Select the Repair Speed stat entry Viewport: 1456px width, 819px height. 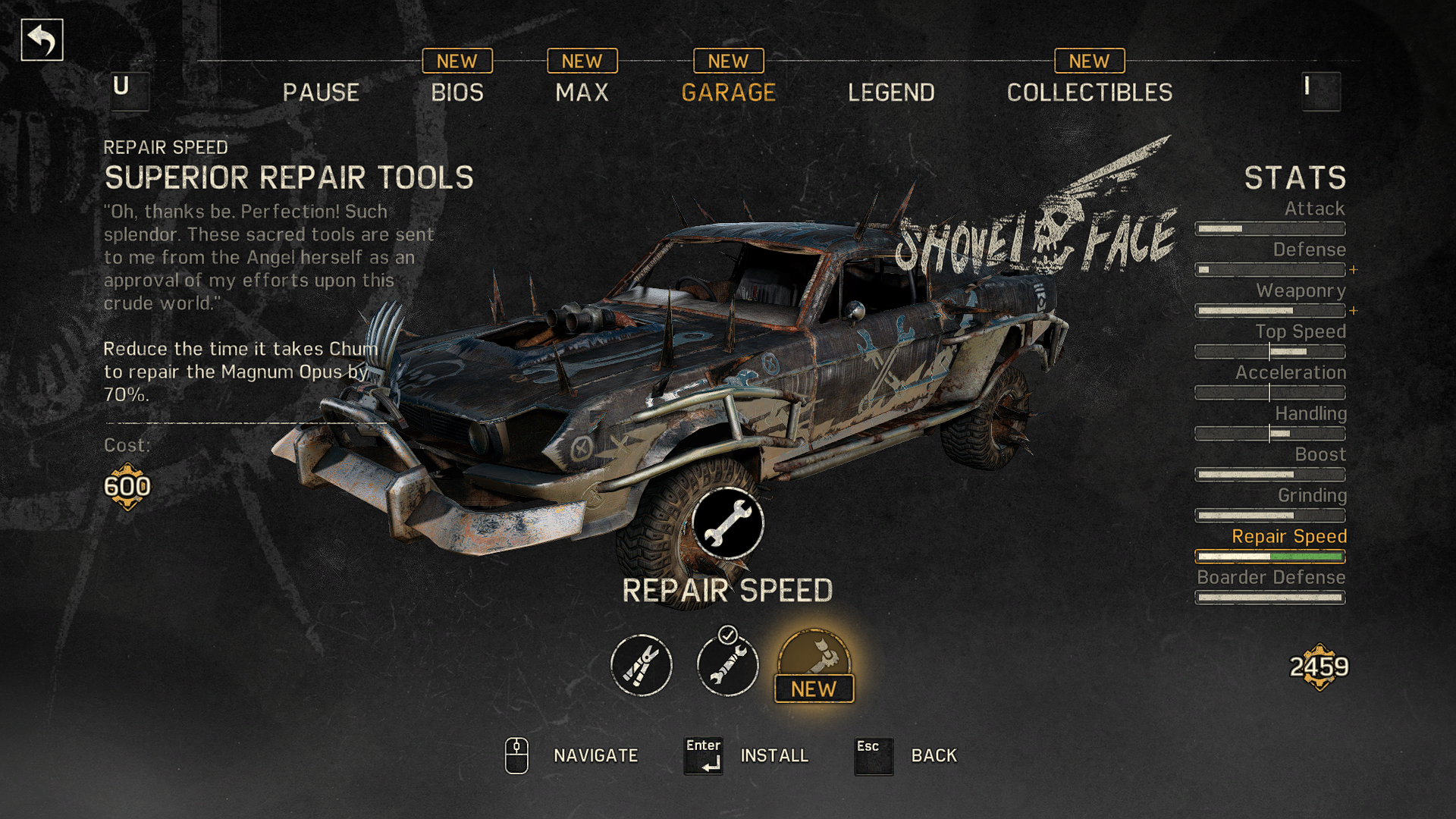click(1288, 537)
